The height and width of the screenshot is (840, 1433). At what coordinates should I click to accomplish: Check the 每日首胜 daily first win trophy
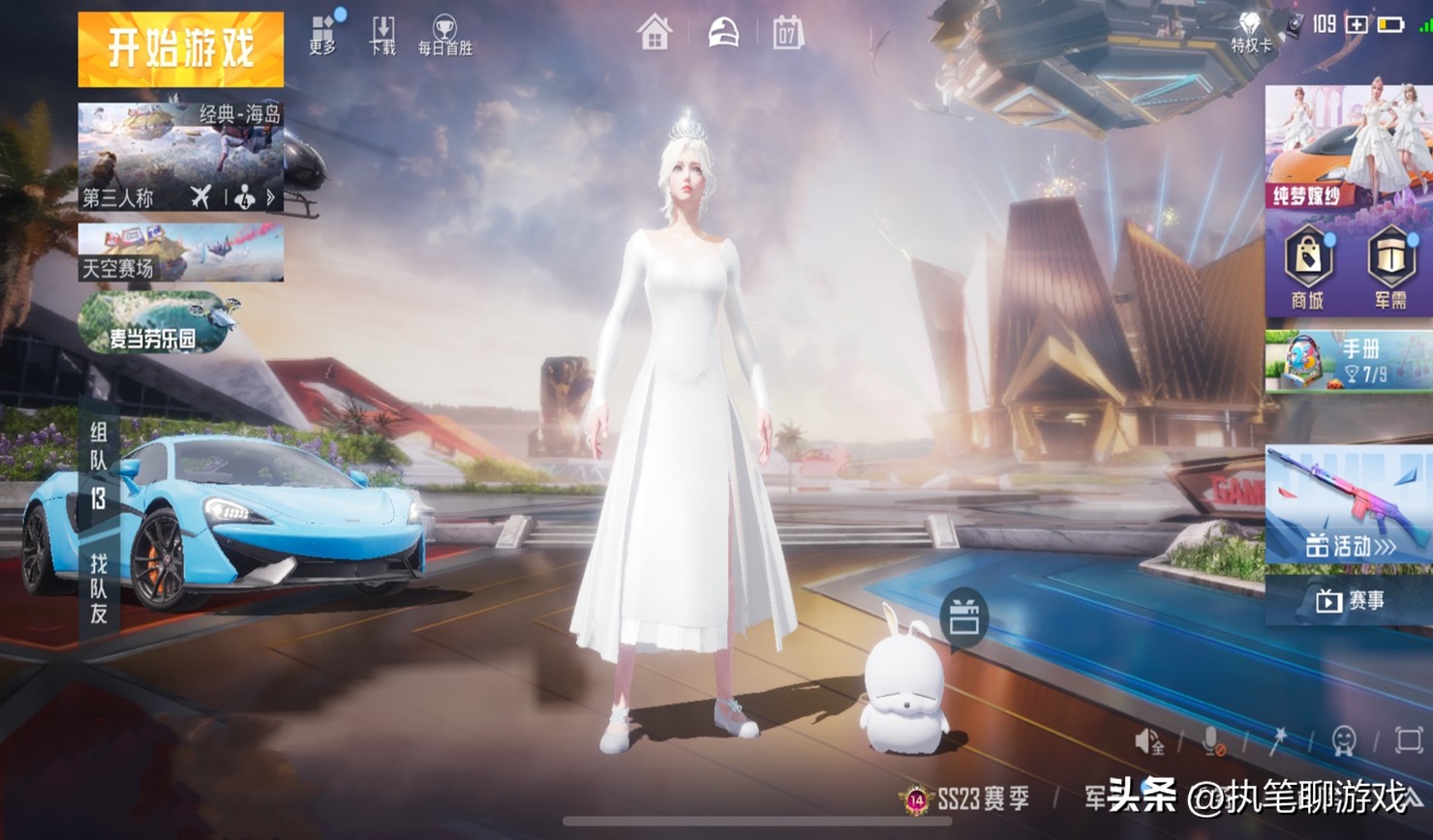click(x=444, y=34)
